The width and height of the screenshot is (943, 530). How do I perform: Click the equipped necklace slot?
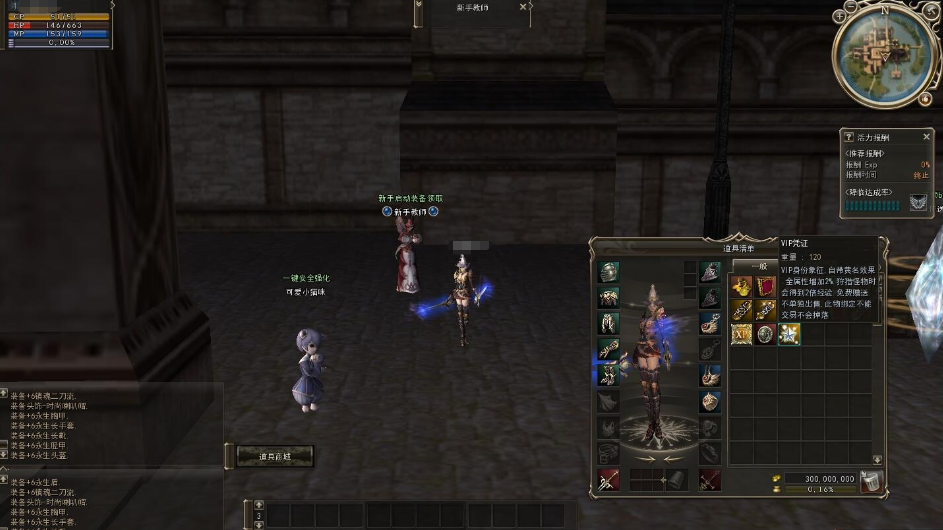tap(709, 323)
